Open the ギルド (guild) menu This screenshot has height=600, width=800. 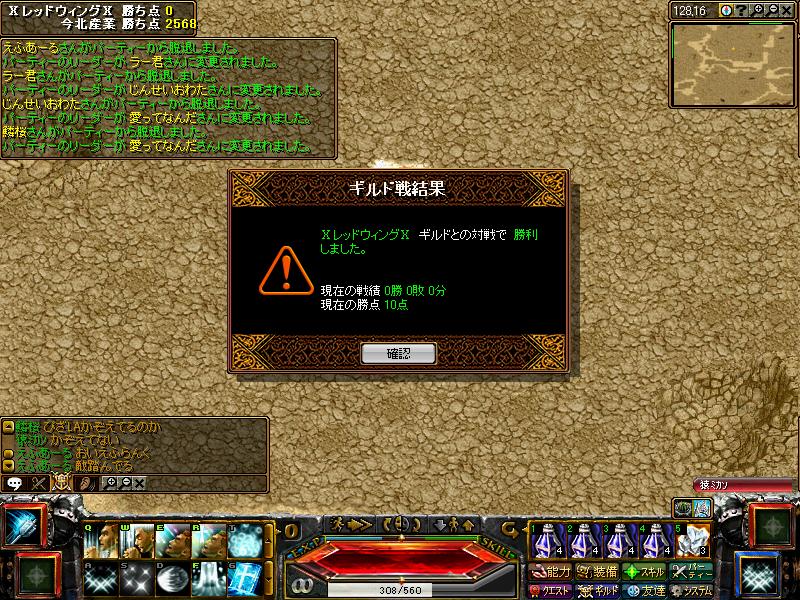pos(601,590)
